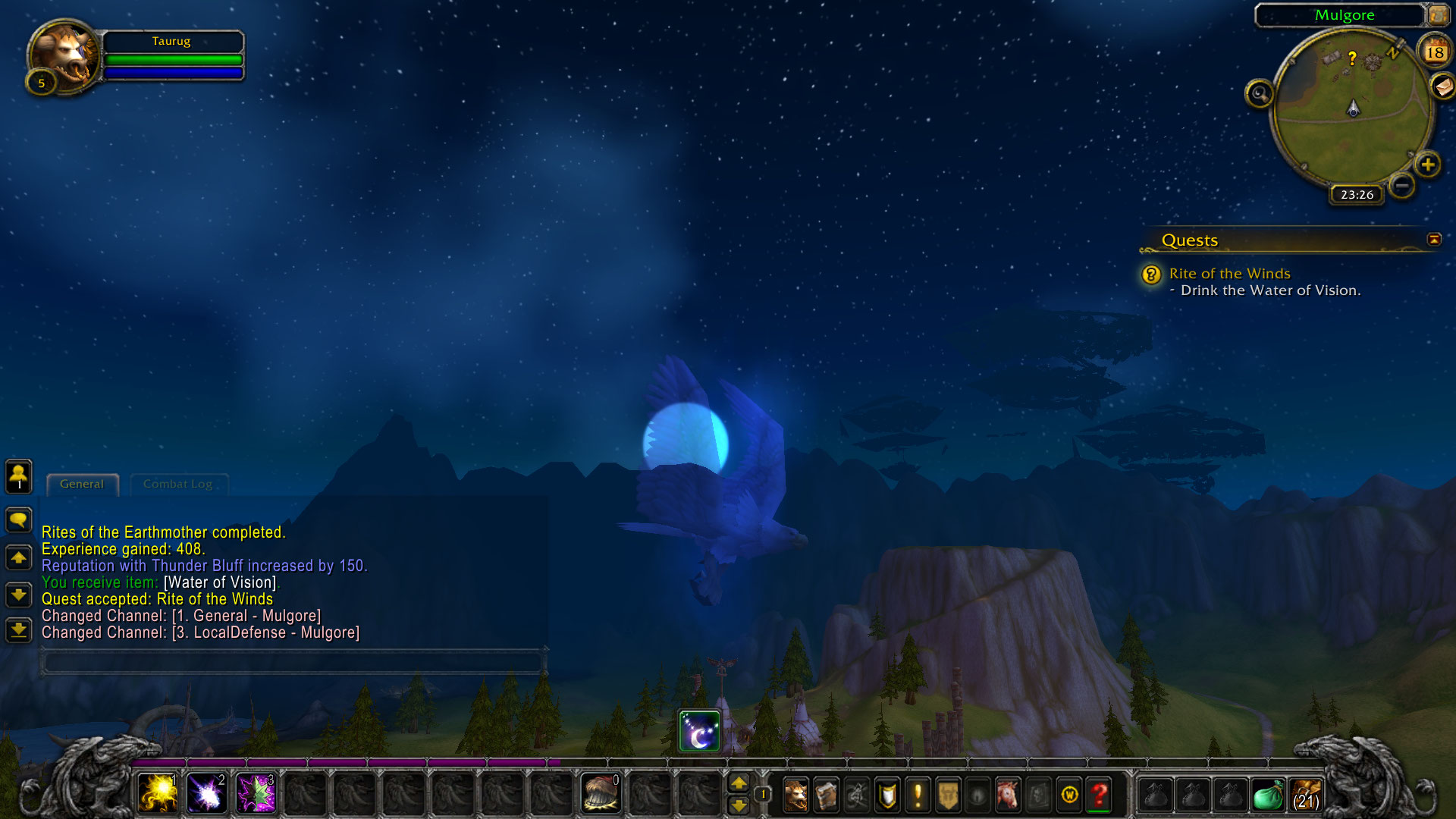Open the mail envelope icon by the minimap
Image resolution: width=1456 pixels, height=819 pixels.
(1443, 86)
